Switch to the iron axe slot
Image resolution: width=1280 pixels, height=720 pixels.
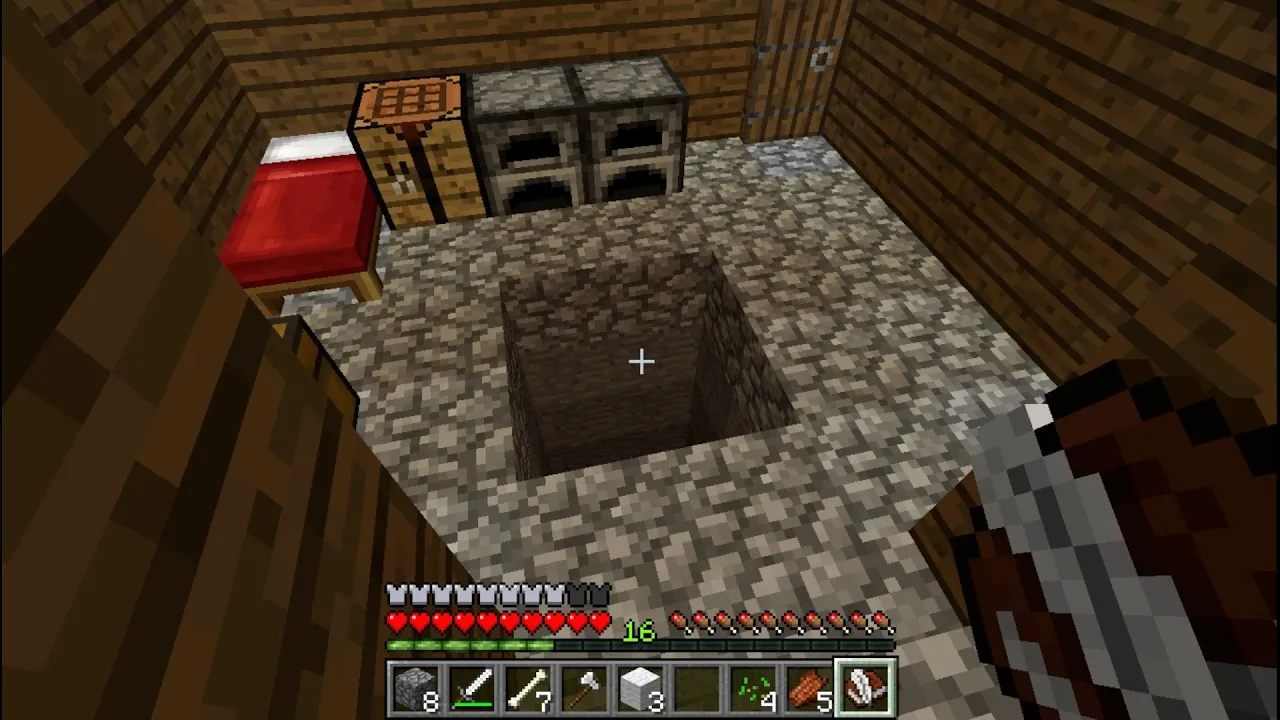click(584, 689)
